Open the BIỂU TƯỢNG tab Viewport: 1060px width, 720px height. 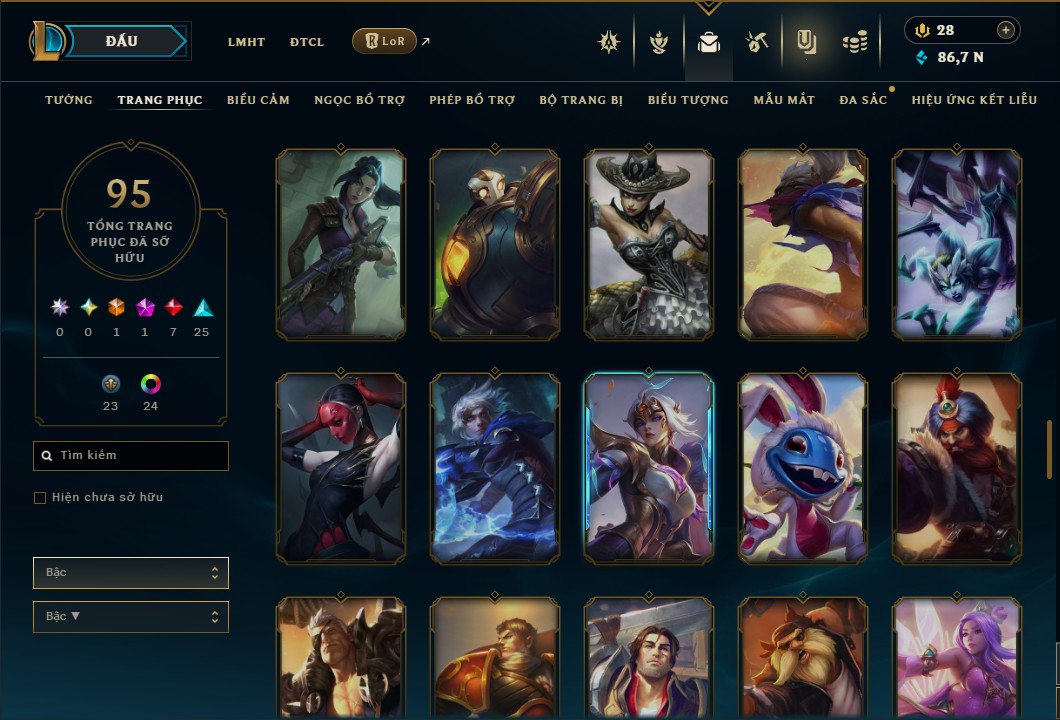[x=688, y=100]
